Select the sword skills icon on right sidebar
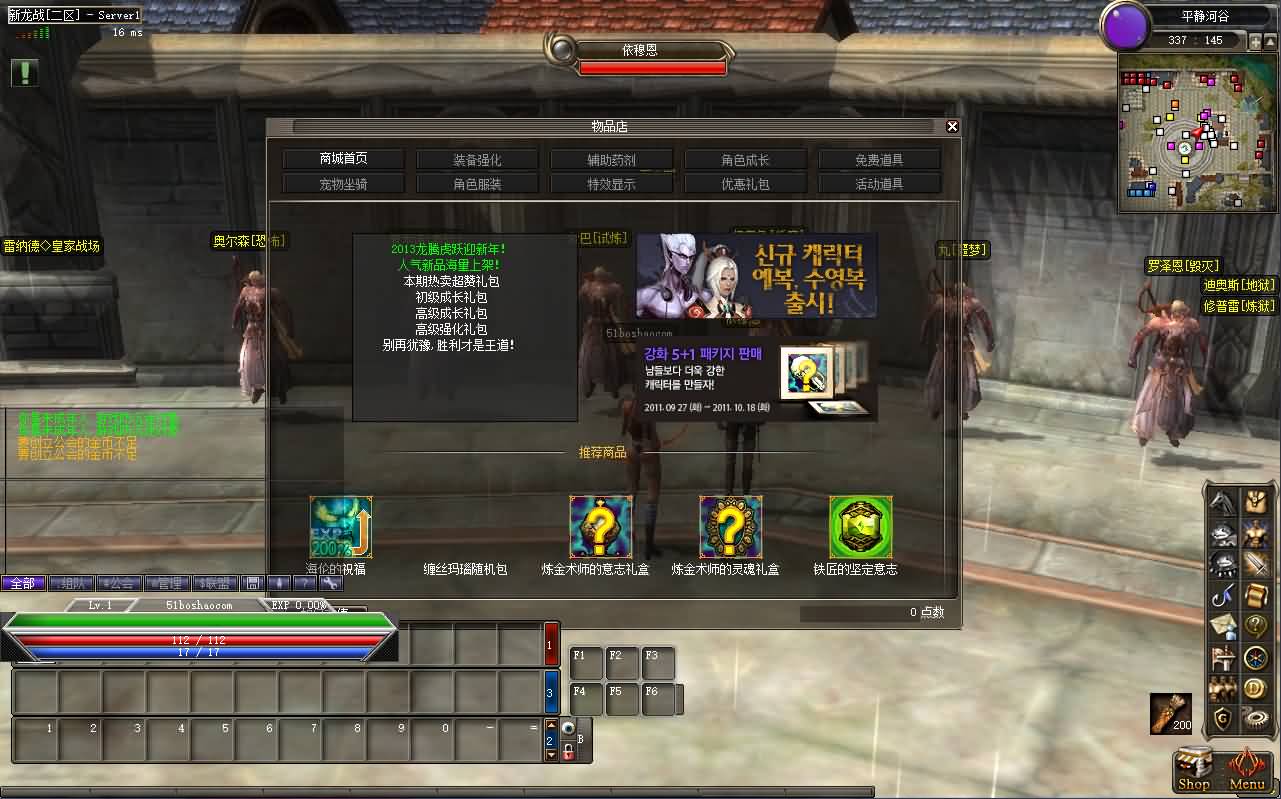Image resolution: width=1281 pixels, height=799 pixels. (1256, 564)
